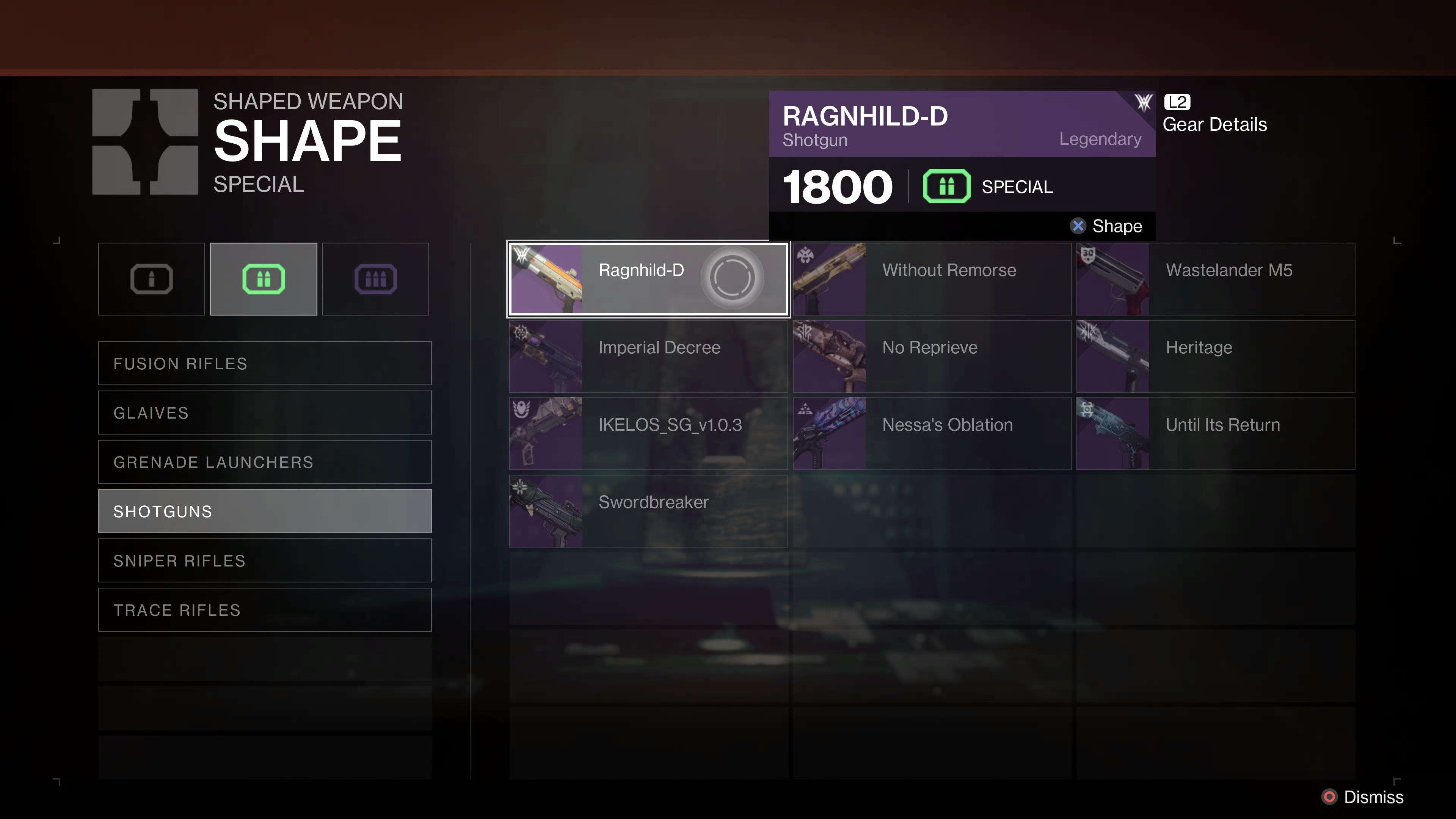Viewport: 1456px width, 819px height.
Task: Select the Special ammo filter icon
Action: [x=263, y=278]
